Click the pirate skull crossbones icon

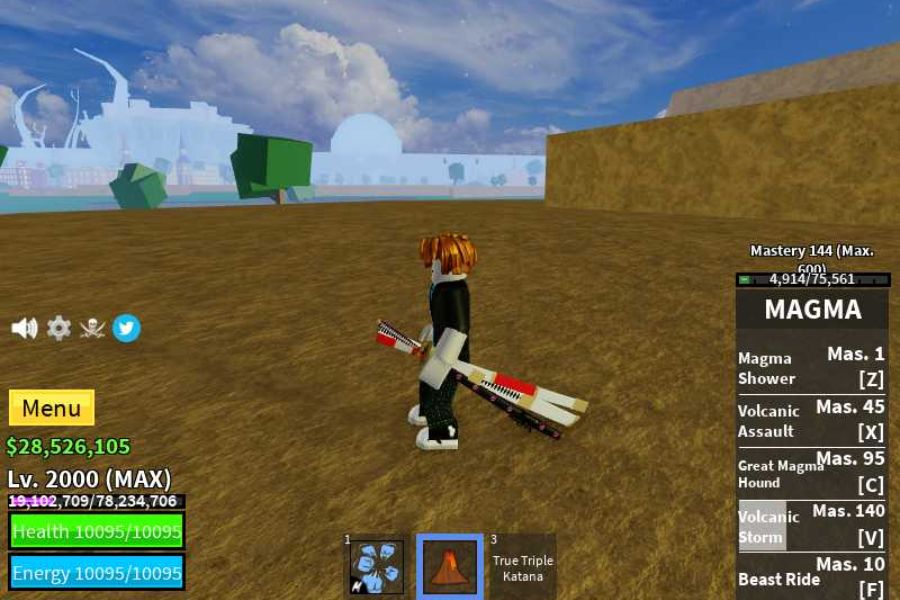click(92, 328)
